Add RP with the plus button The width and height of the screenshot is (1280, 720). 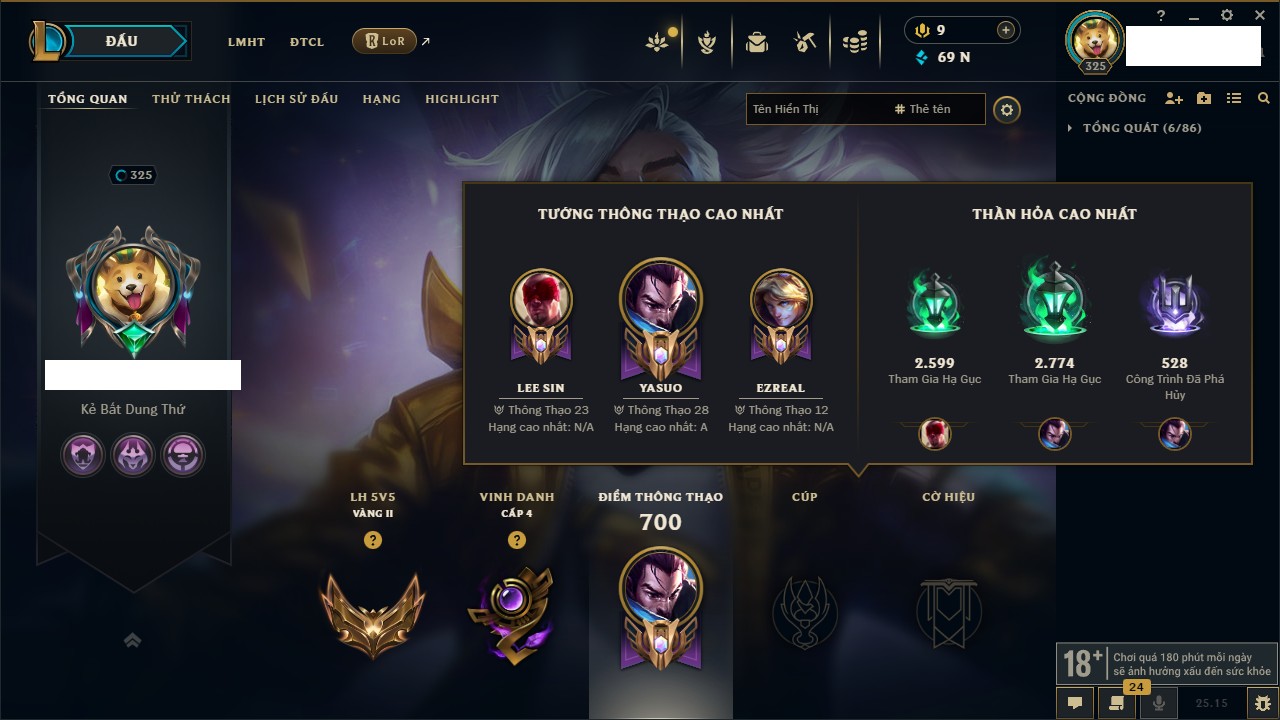(1006, 30)
